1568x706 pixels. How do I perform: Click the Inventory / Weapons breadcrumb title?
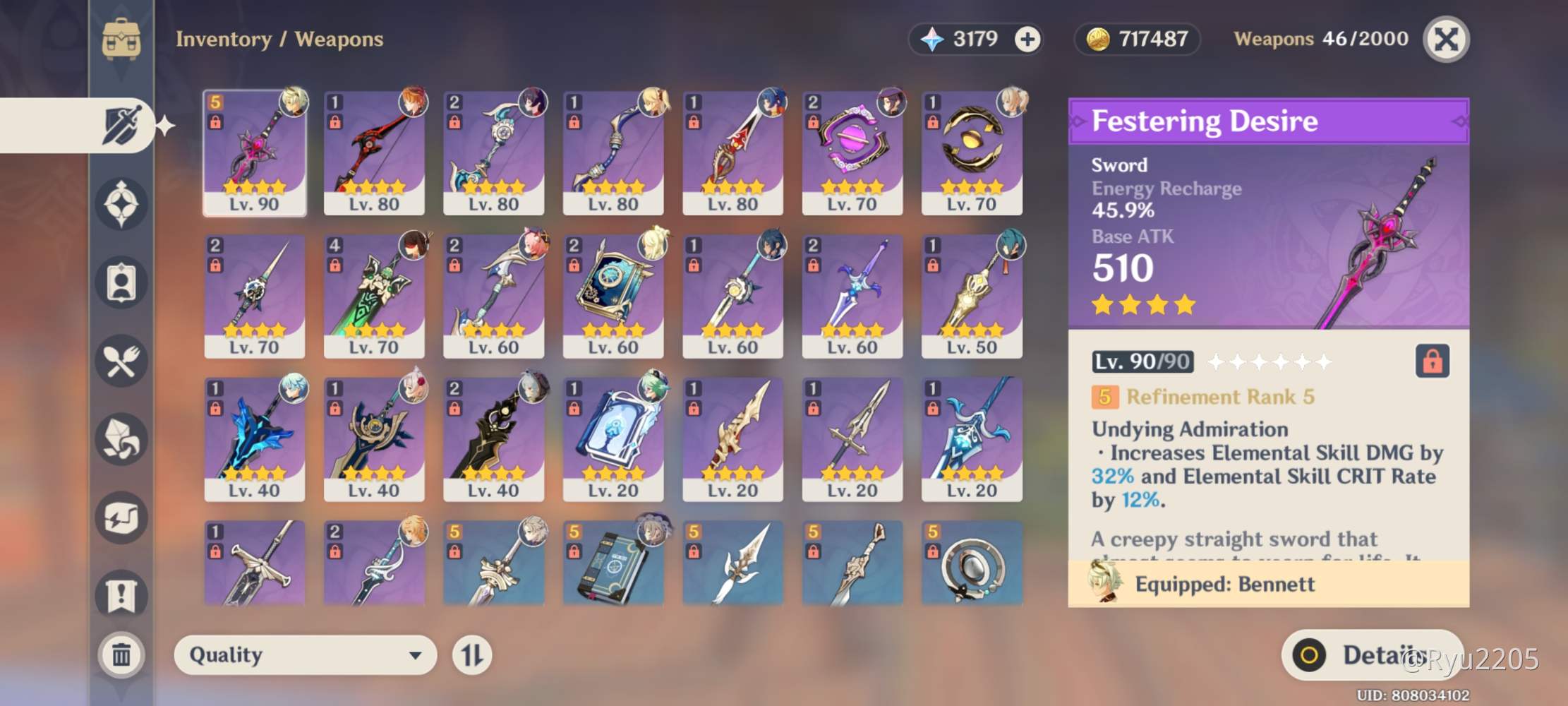click(279, 39)
